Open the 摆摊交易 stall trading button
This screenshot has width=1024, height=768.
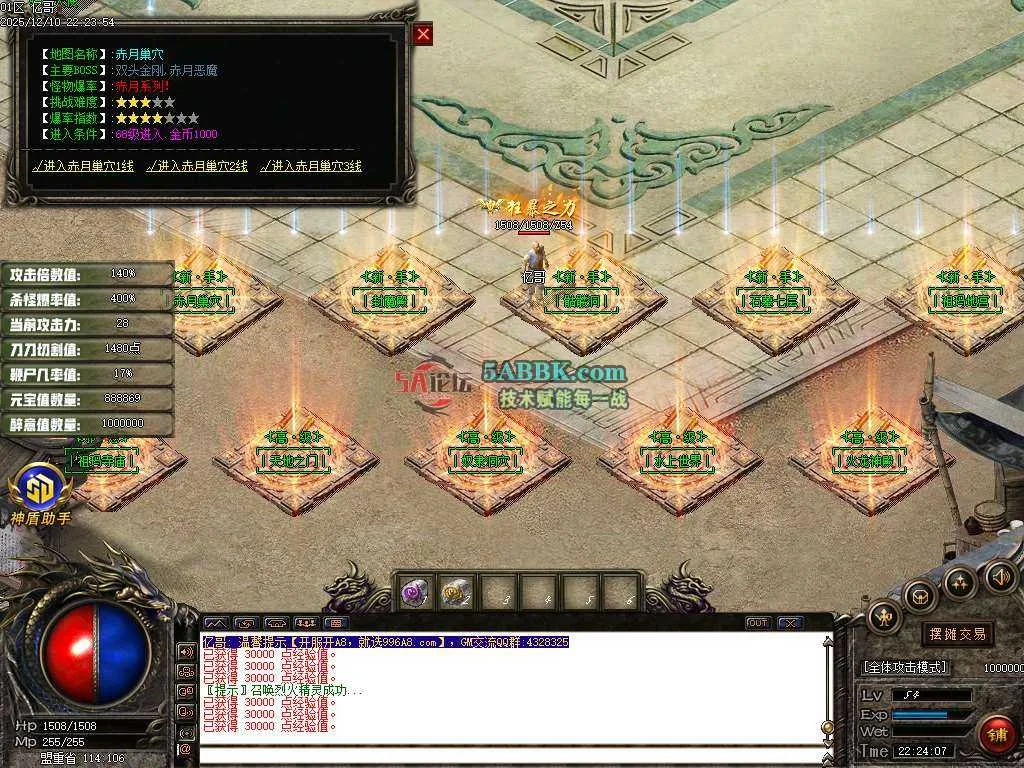(x=957, y=633)
